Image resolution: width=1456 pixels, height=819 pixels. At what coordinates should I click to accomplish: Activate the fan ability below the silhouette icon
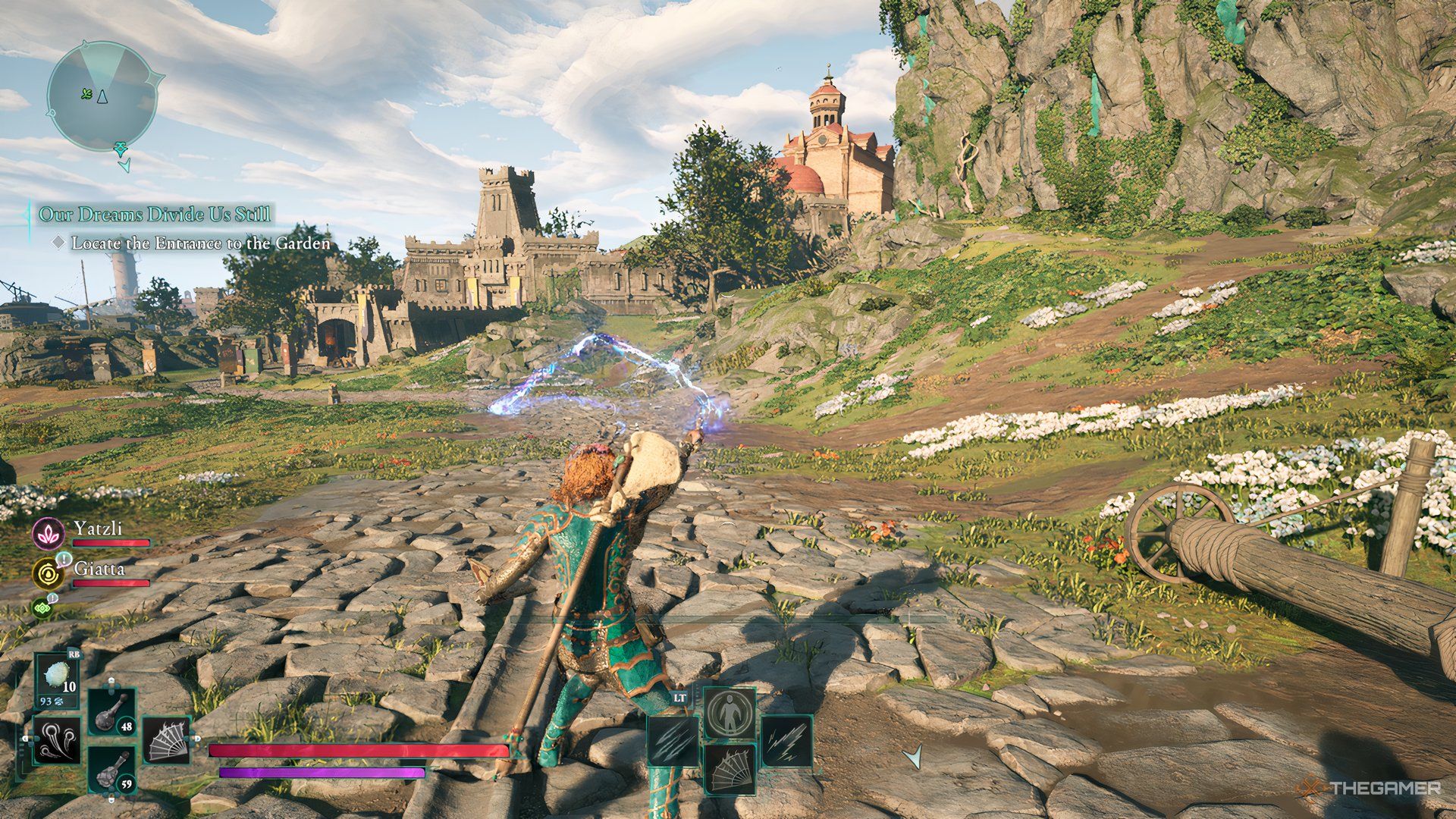(730, 768)
